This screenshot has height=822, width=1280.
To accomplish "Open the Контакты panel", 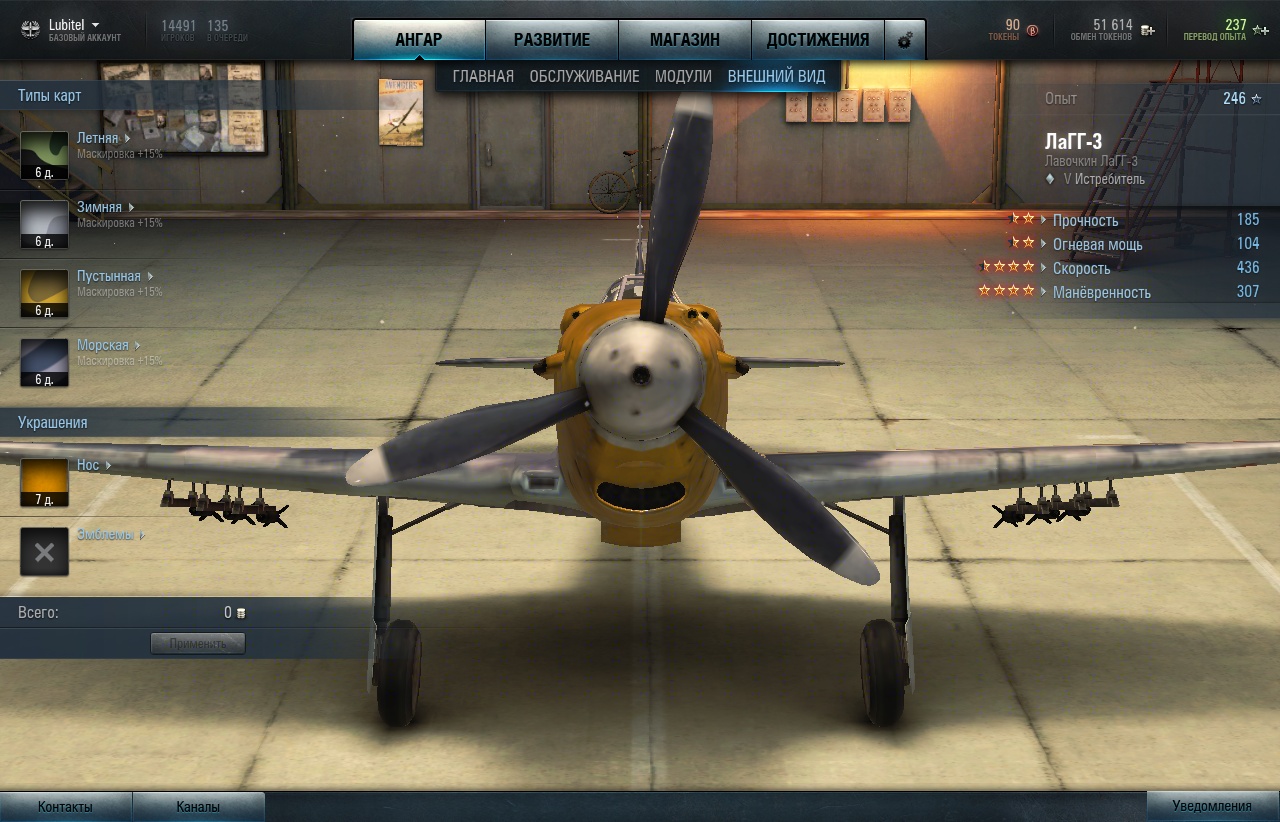I will (x=65, y=807).
